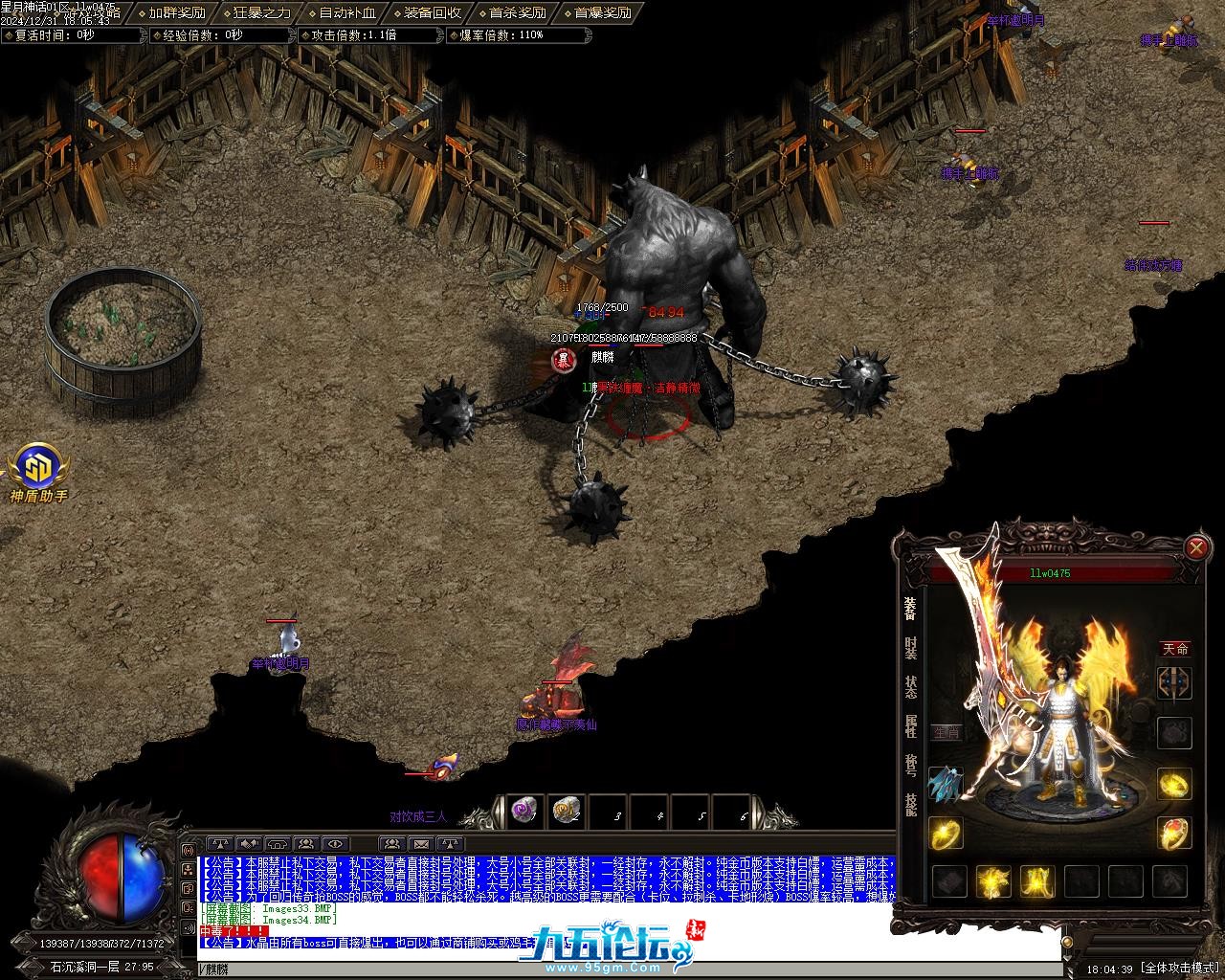
Task: Switch to the 技能 tab
Action: point(910,805)
